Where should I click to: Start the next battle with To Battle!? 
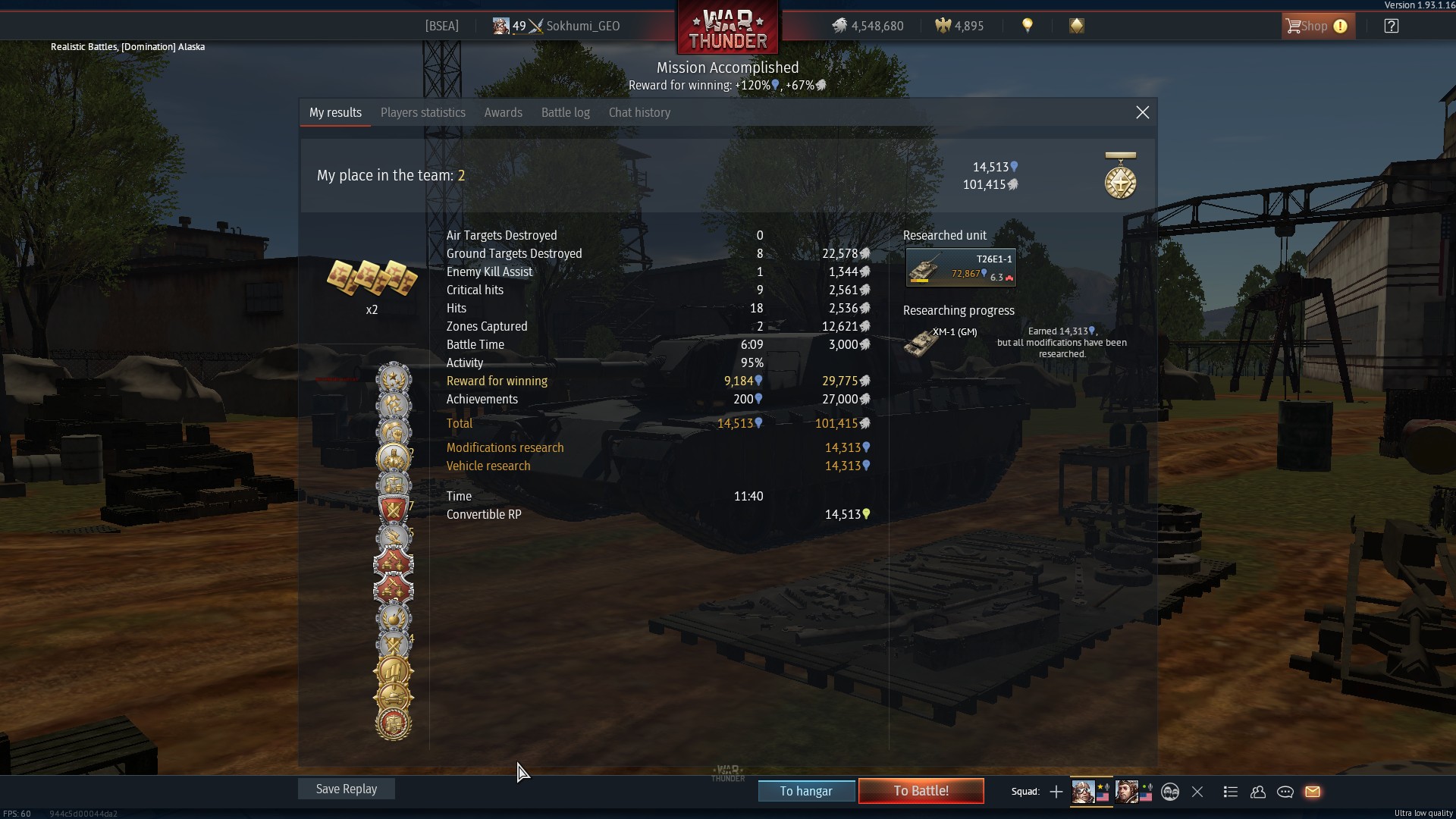coord(921,791)
